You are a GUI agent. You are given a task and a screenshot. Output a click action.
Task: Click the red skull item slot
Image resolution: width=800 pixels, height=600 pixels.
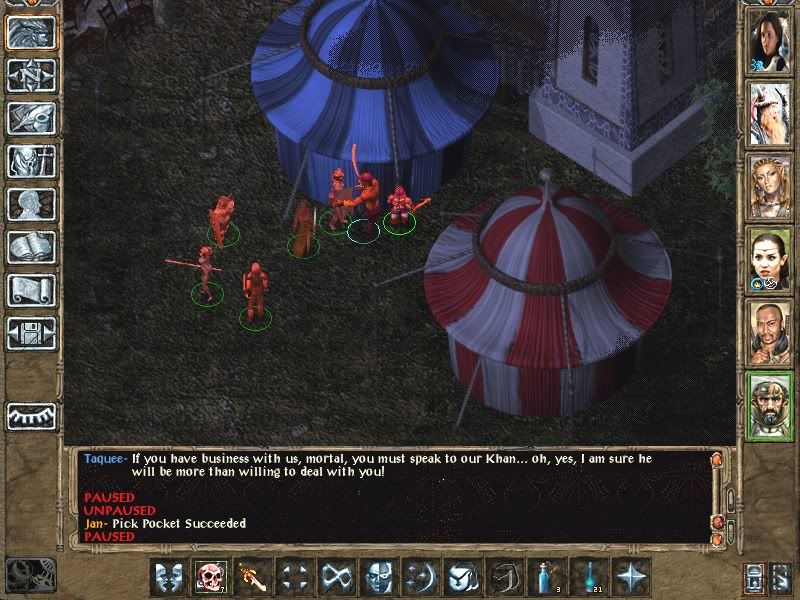click(x=210, y=577)
